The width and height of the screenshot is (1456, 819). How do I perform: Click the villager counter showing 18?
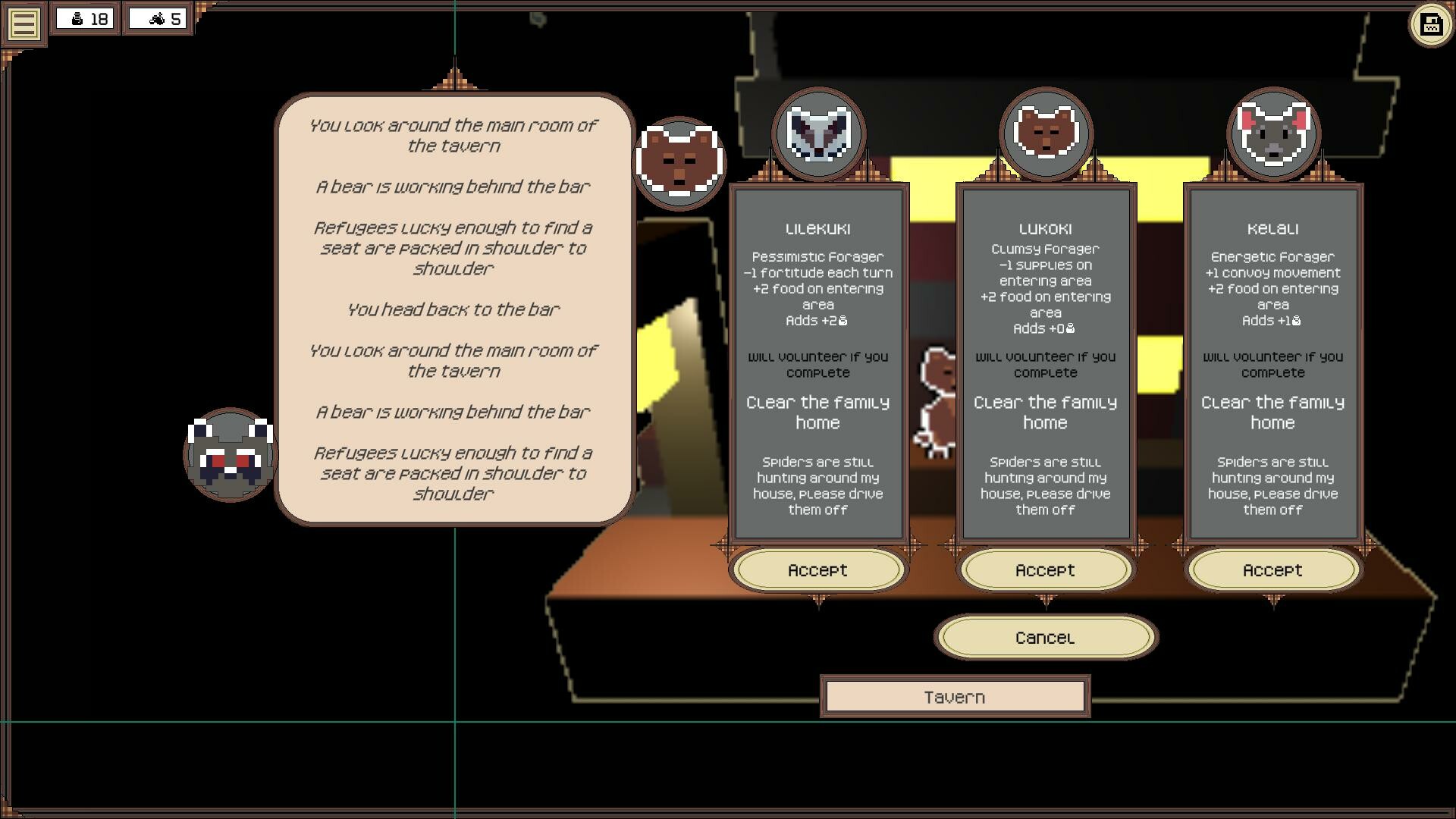(x=85, y=17)
